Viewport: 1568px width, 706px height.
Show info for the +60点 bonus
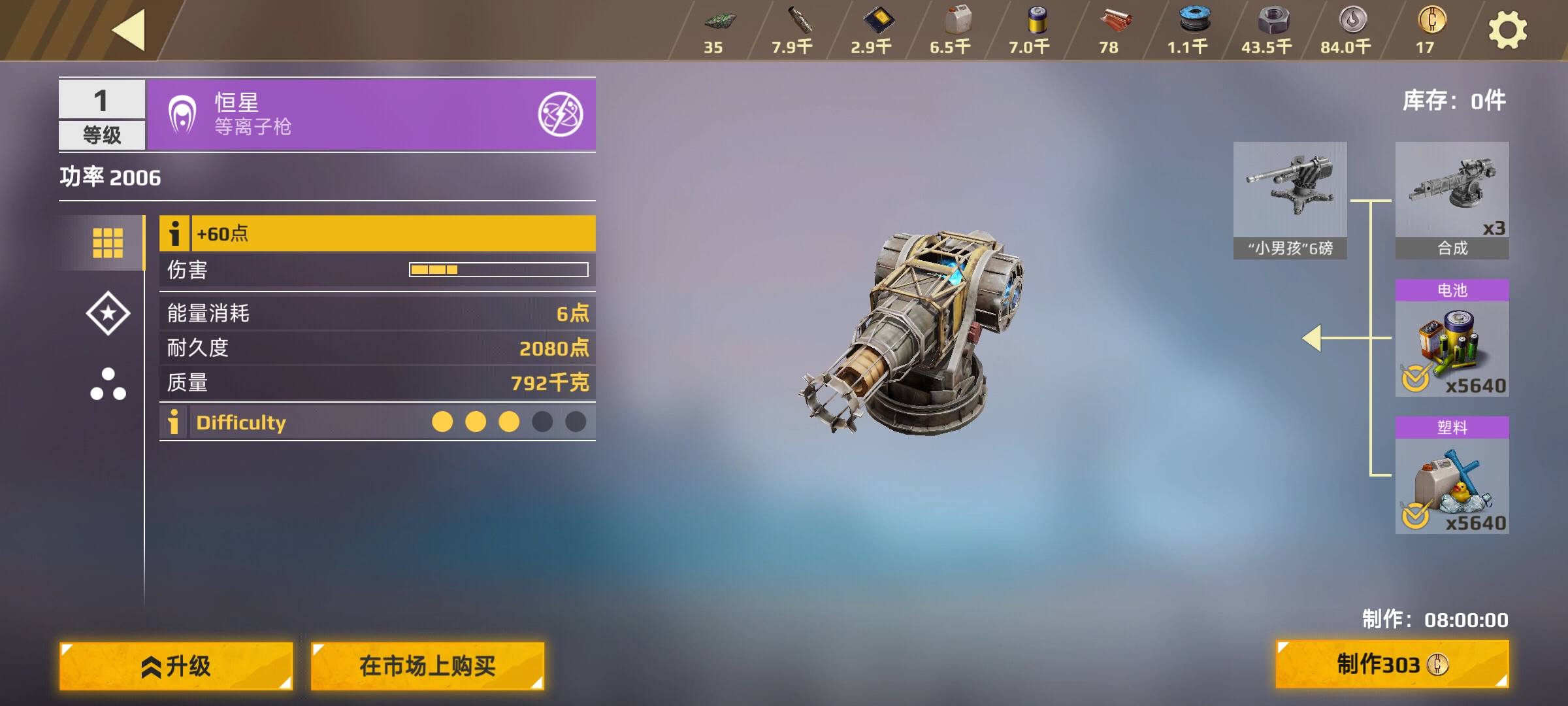(x=174, y=233)
